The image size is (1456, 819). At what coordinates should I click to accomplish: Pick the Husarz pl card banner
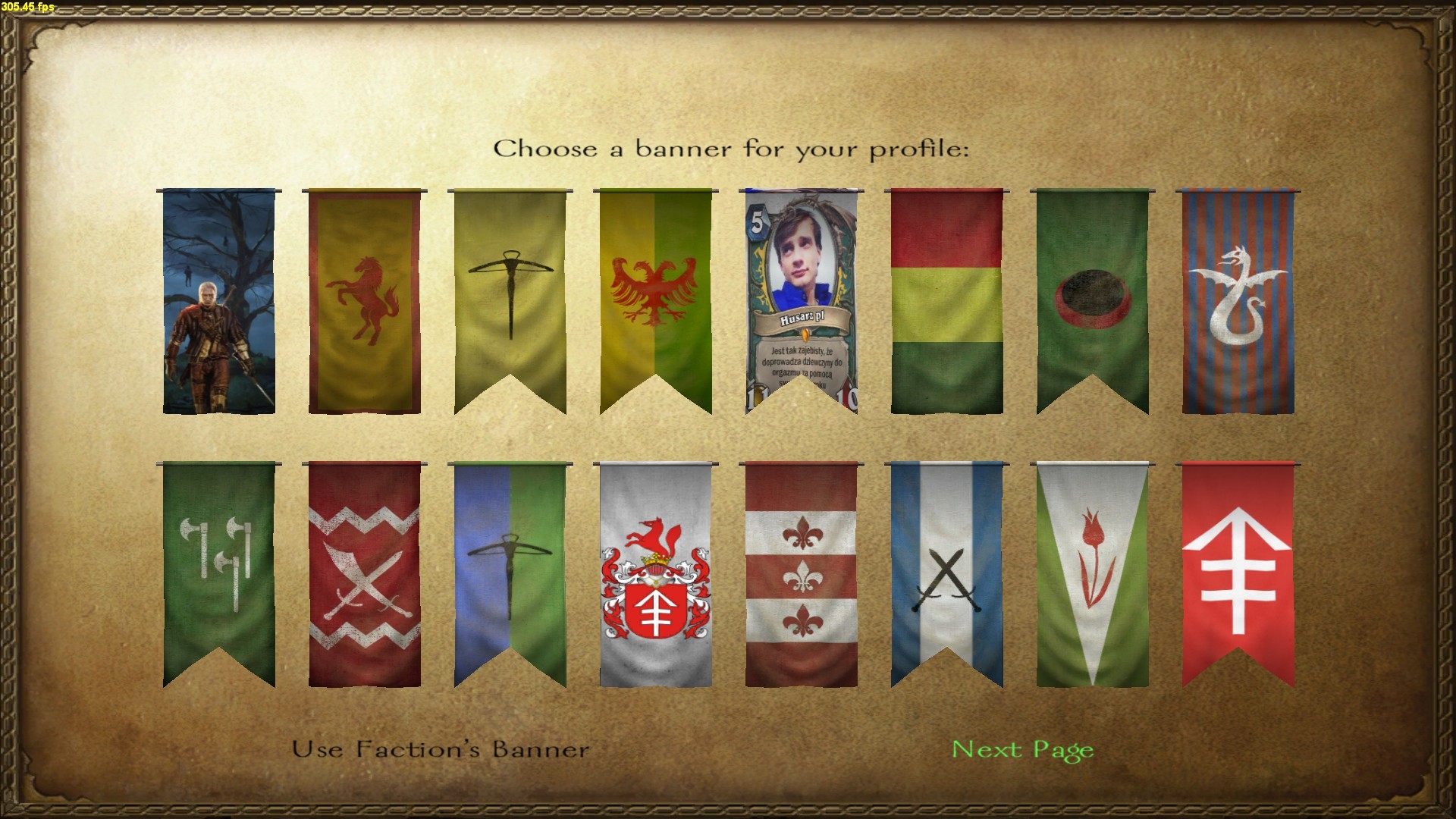(801, 301)
